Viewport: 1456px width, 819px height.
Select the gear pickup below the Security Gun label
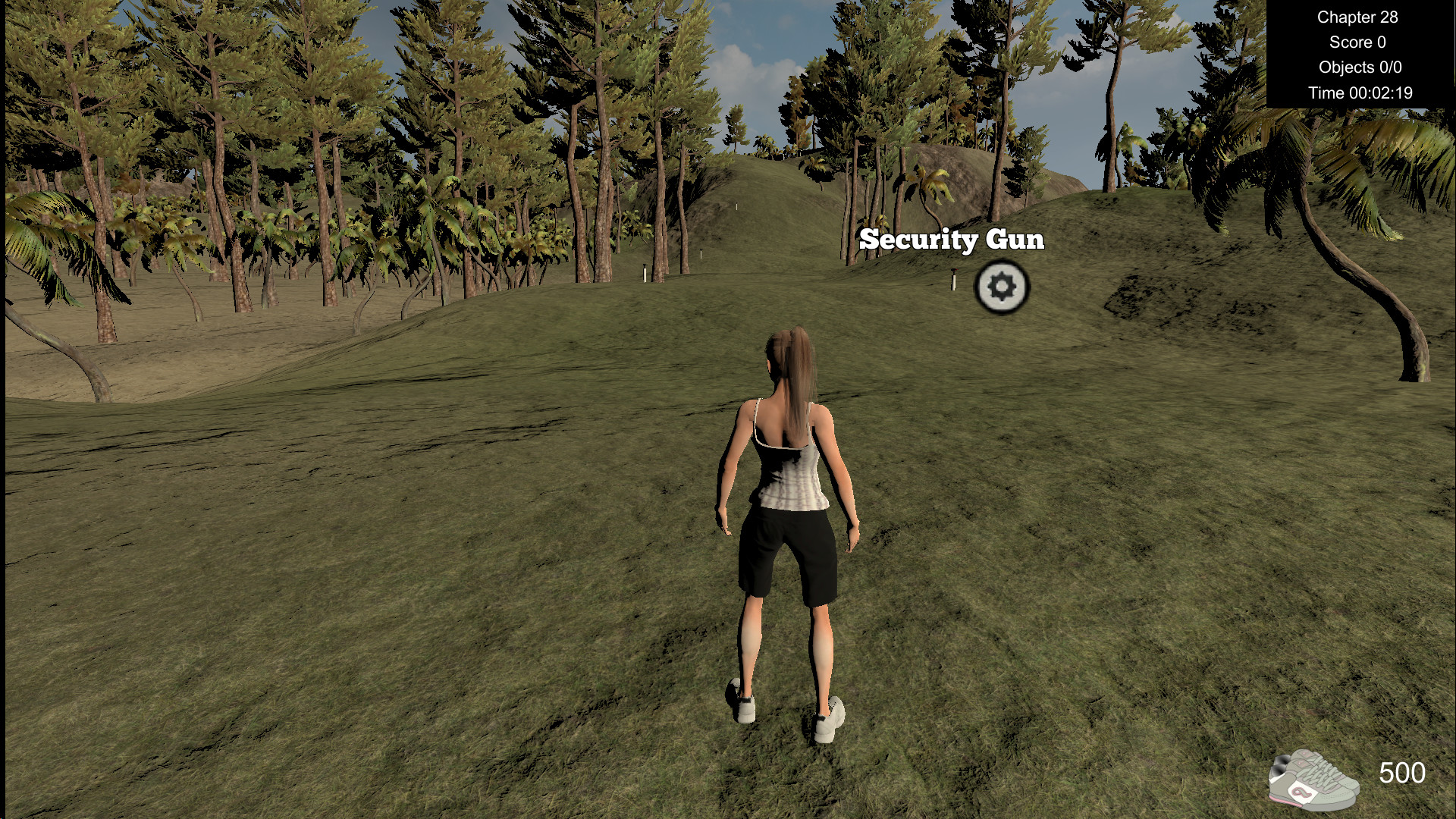click(1003, 287)
